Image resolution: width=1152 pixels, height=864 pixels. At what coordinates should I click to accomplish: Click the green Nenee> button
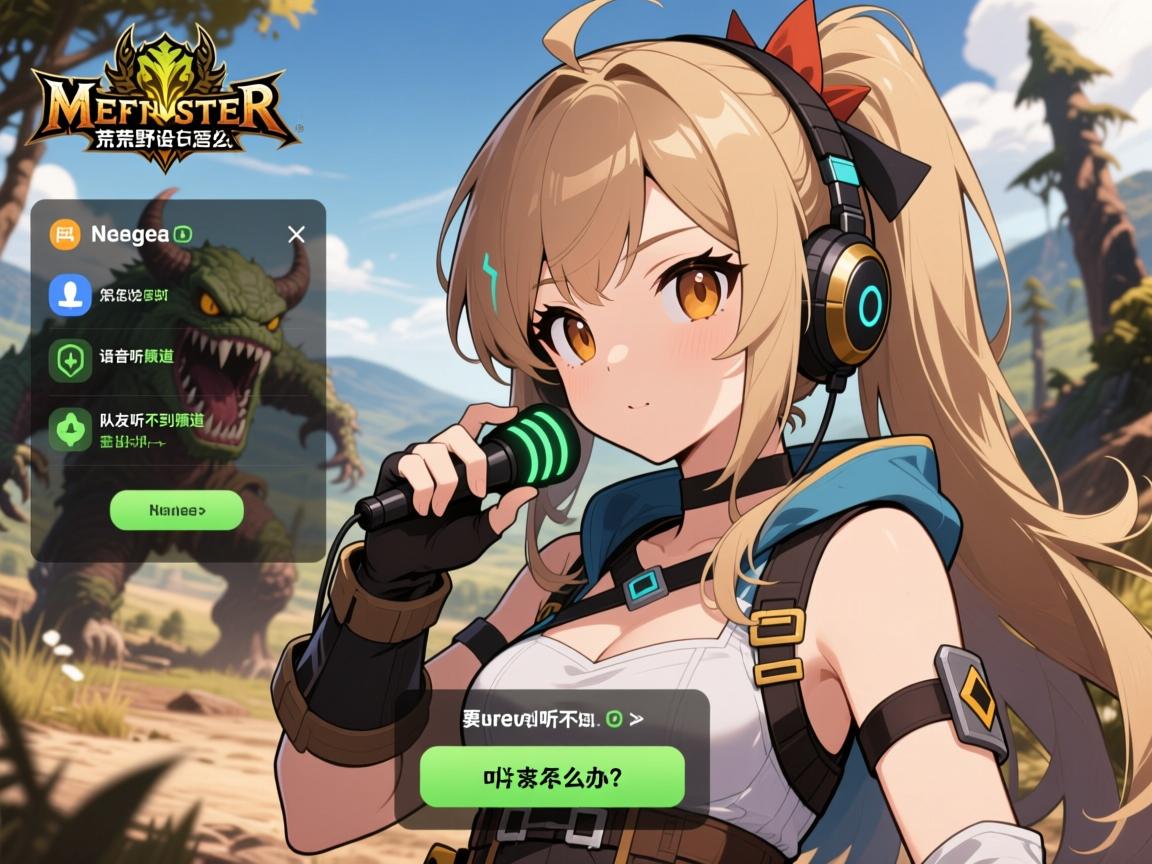click(176, 510)
